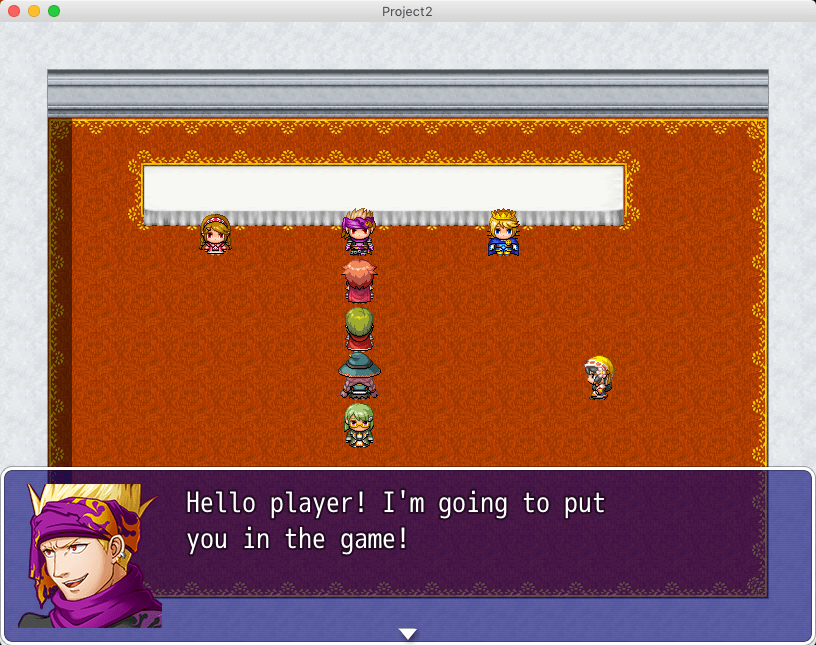This screenshot has width=816, height=645.
Task: Advance dialogue with the white arrow
Action: click(x=407, y=633)
